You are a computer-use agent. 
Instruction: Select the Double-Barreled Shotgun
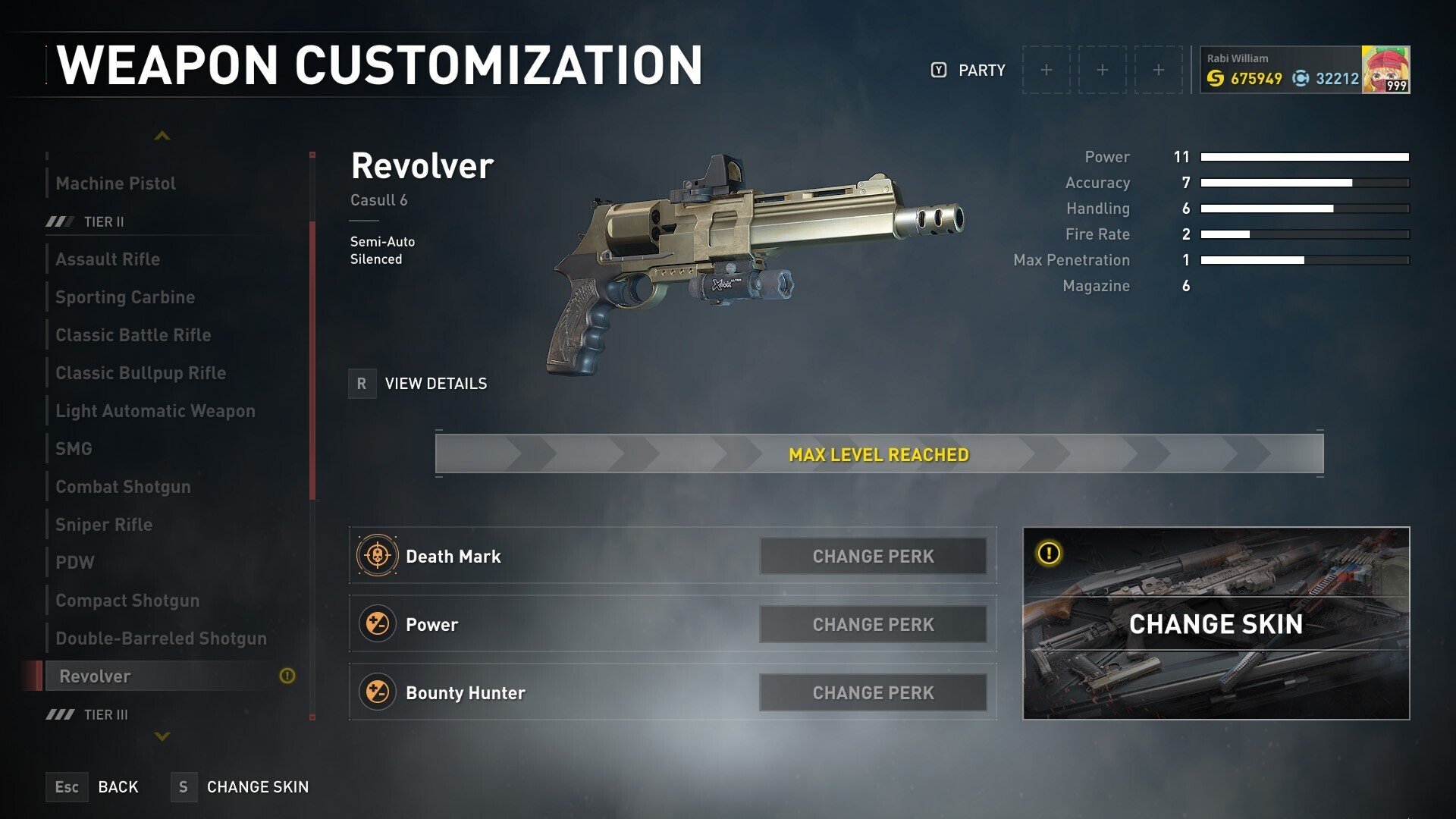pyautogui.click(x=162, y=639)
